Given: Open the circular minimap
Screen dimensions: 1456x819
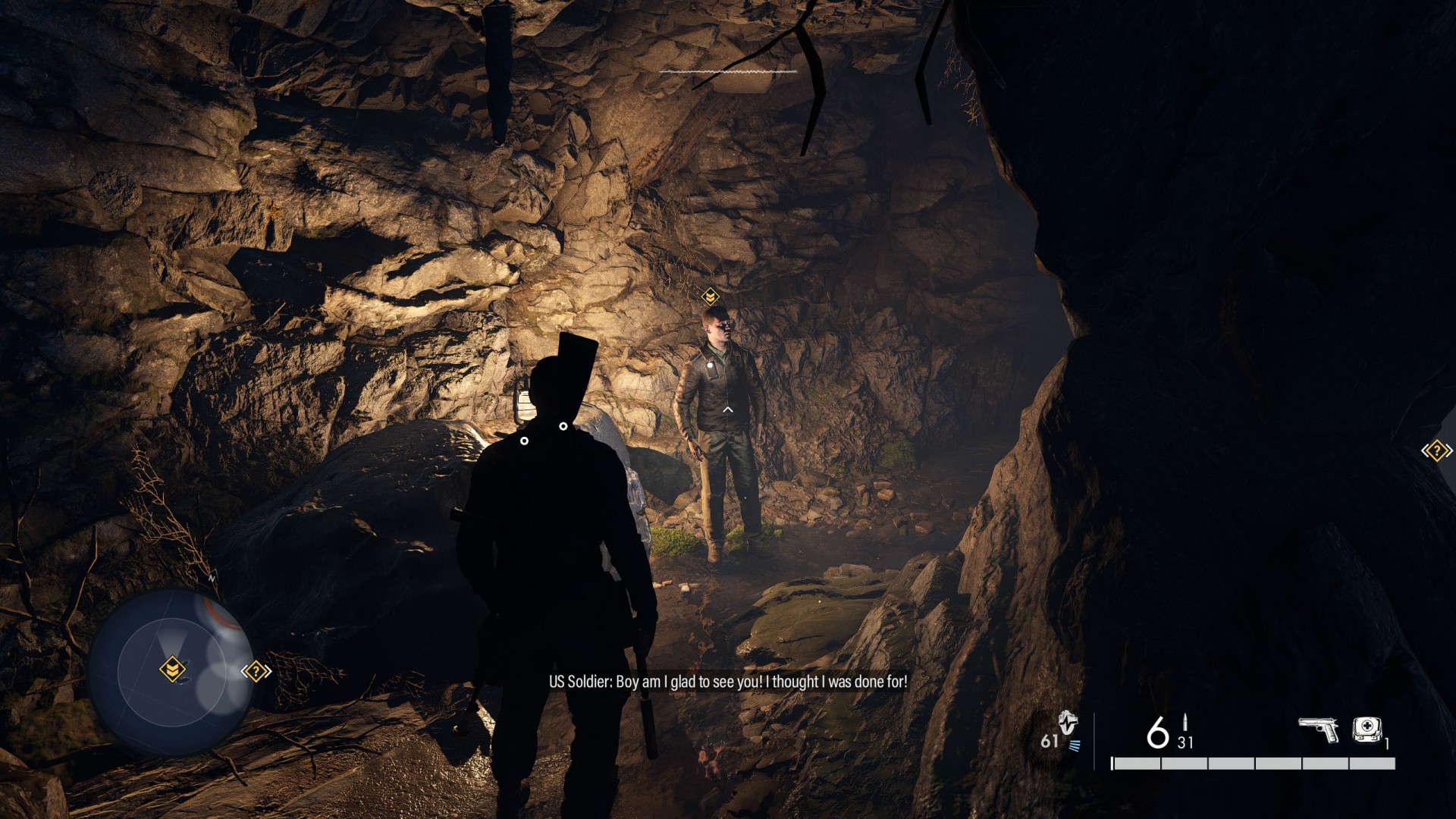Looking at the screenshot, I should pyautogui.click(x=172, y=672).
